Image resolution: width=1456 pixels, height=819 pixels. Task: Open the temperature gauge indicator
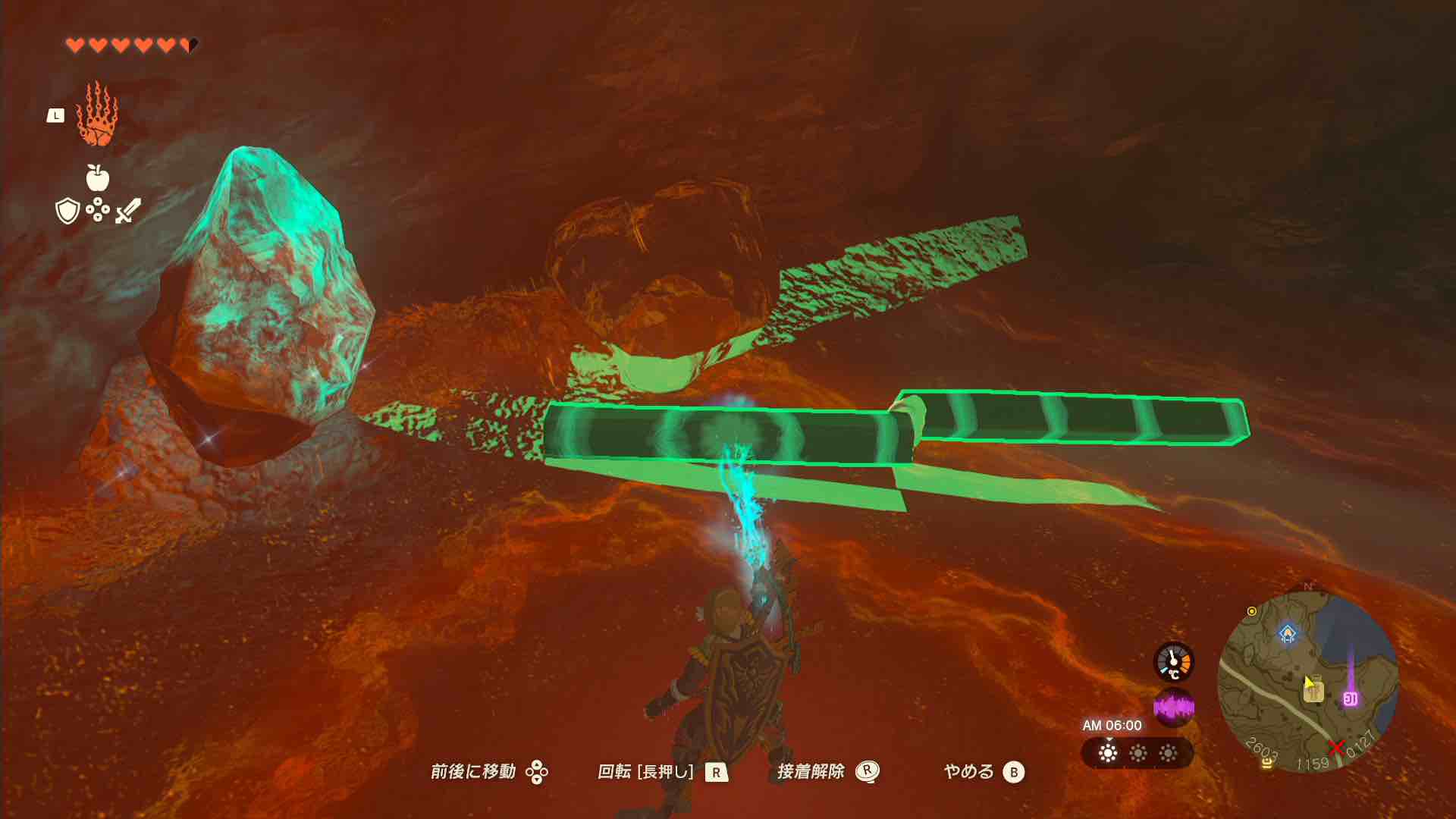click(1174, 662)
